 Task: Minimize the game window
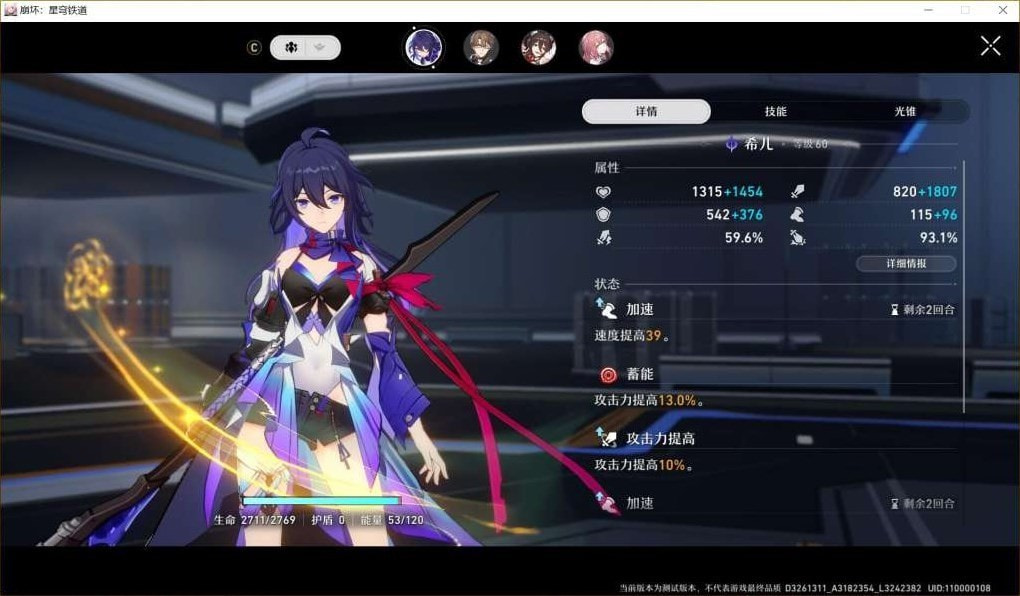[930, 10]
